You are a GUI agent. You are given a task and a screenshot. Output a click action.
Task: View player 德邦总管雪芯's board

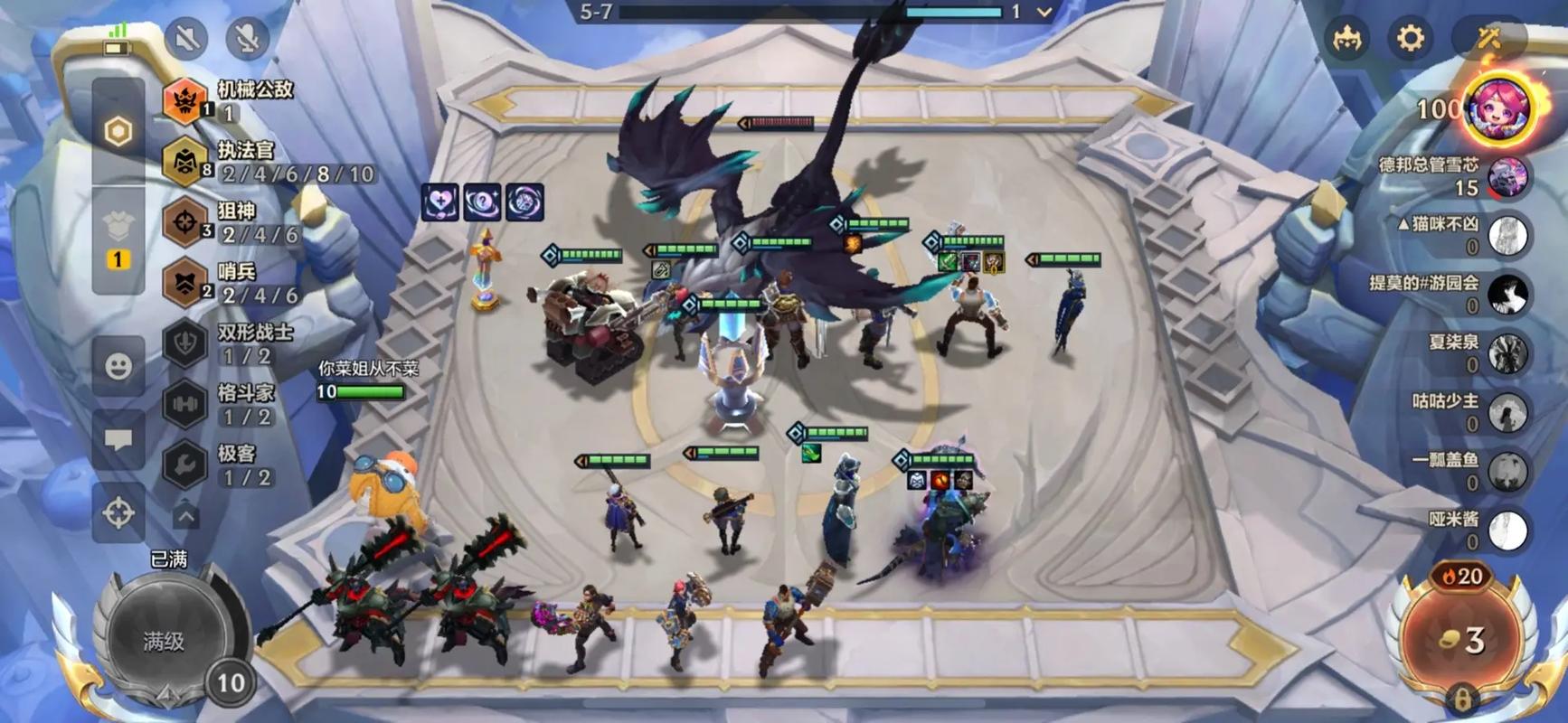(1507, 177)
